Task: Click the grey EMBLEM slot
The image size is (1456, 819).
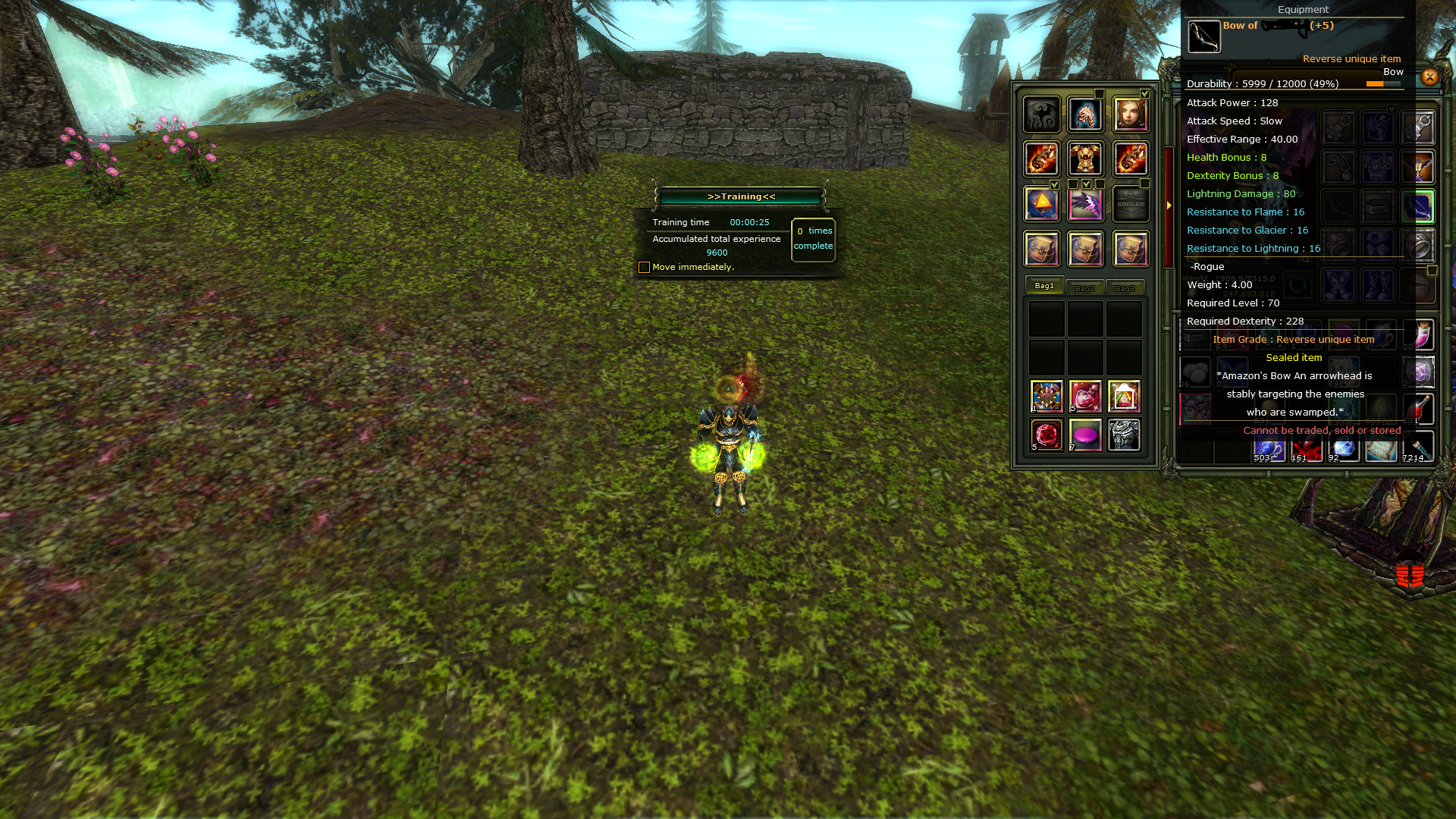Action: (1130, 204)
